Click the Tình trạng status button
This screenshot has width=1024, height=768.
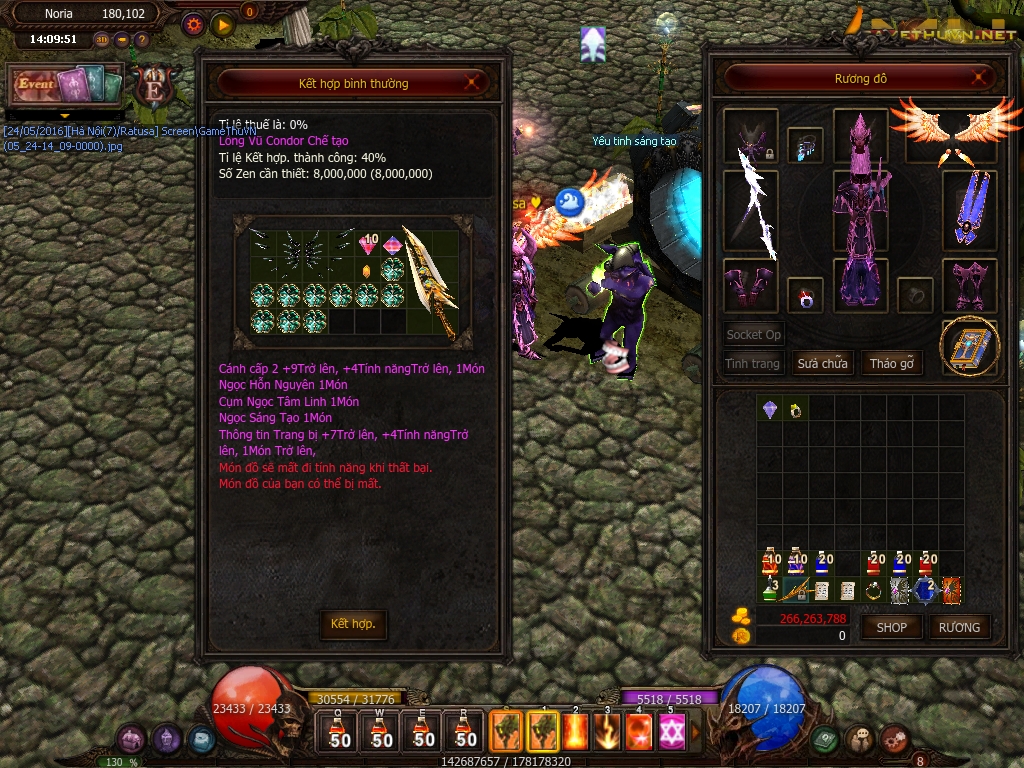(x=752, y=363)
